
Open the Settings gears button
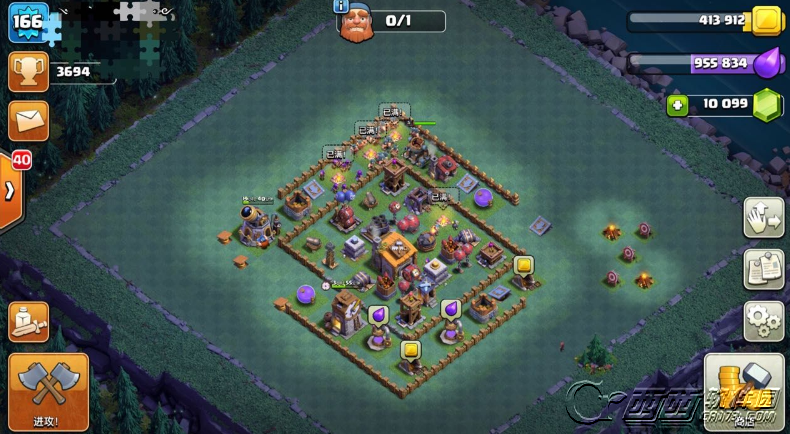click(763, 320)
